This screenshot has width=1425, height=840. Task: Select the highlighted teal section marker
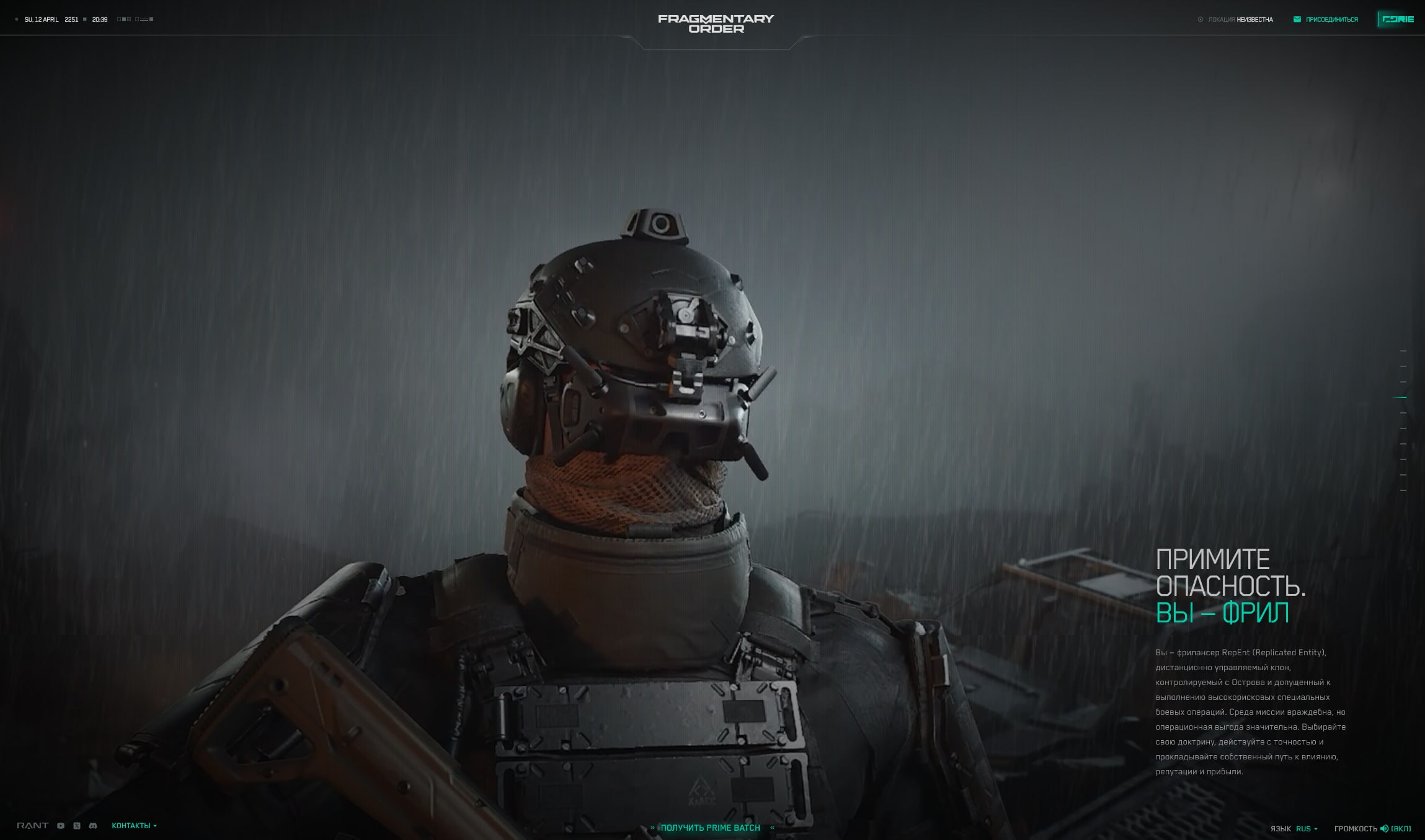tap(1400, 397)
